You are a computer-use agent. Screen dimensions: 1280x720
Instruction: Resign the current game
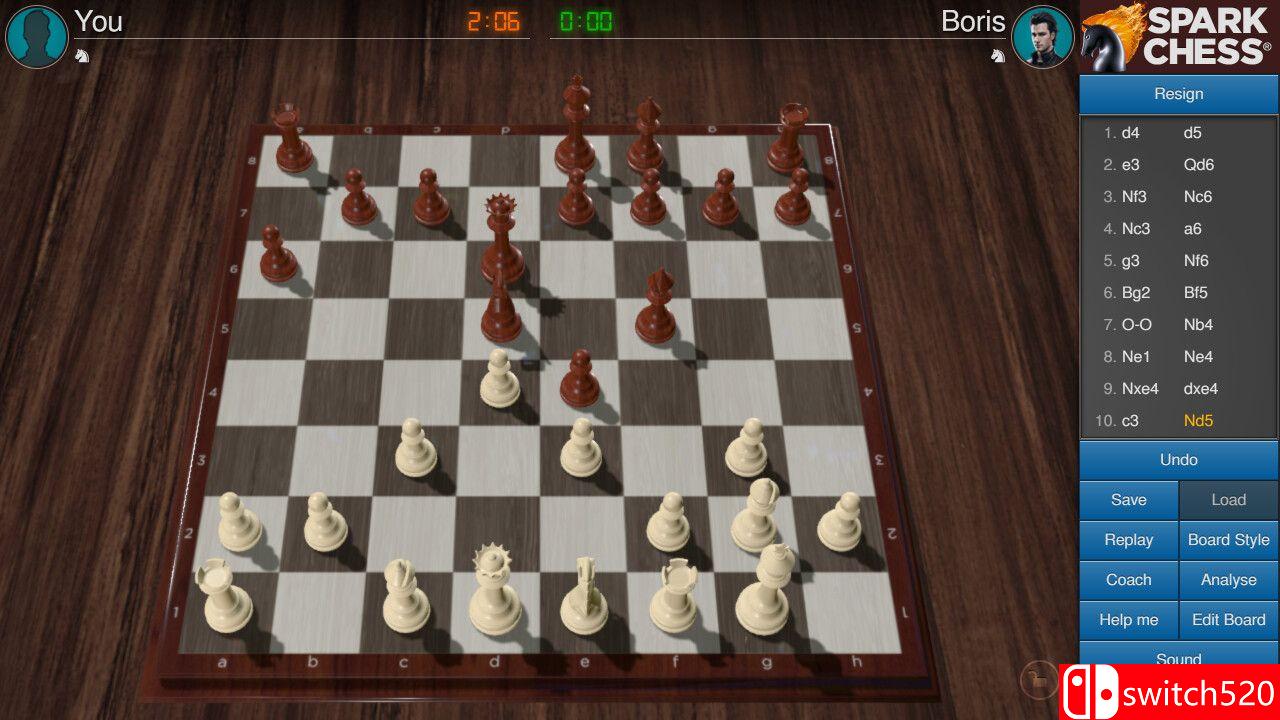[1178, 93]
